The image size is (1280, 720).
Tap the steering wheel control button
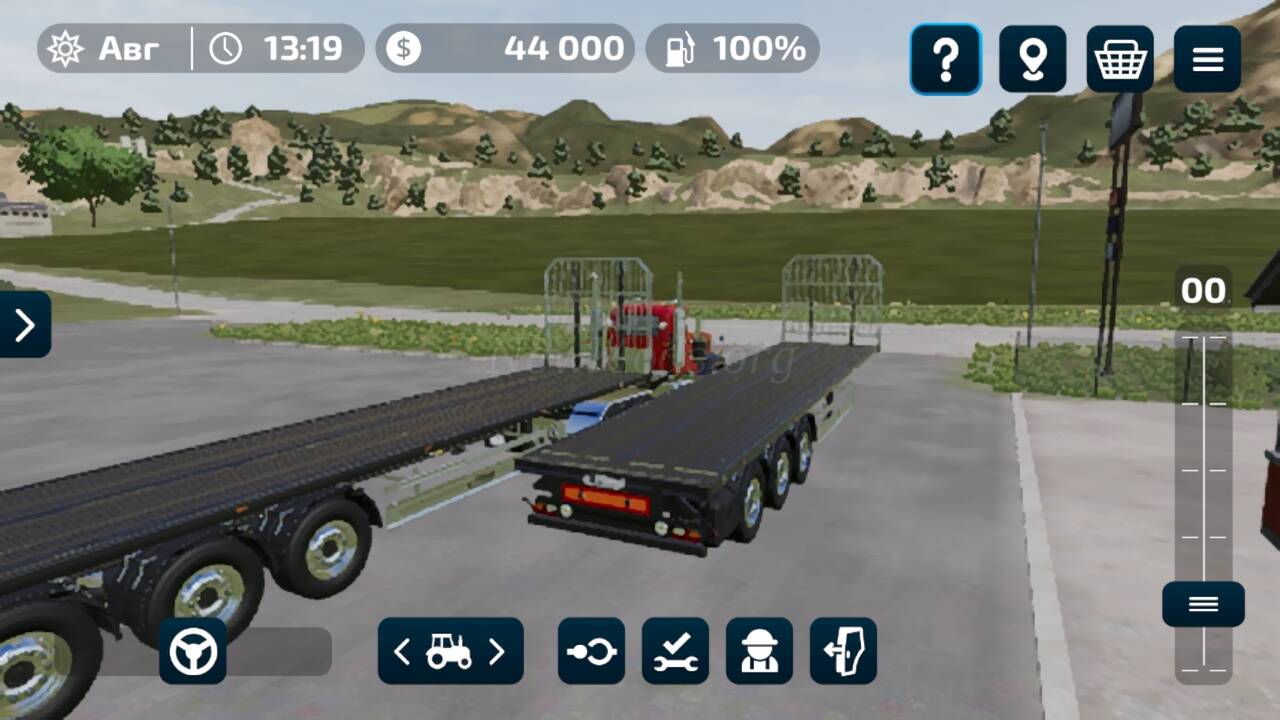click(x=193, y=651)
